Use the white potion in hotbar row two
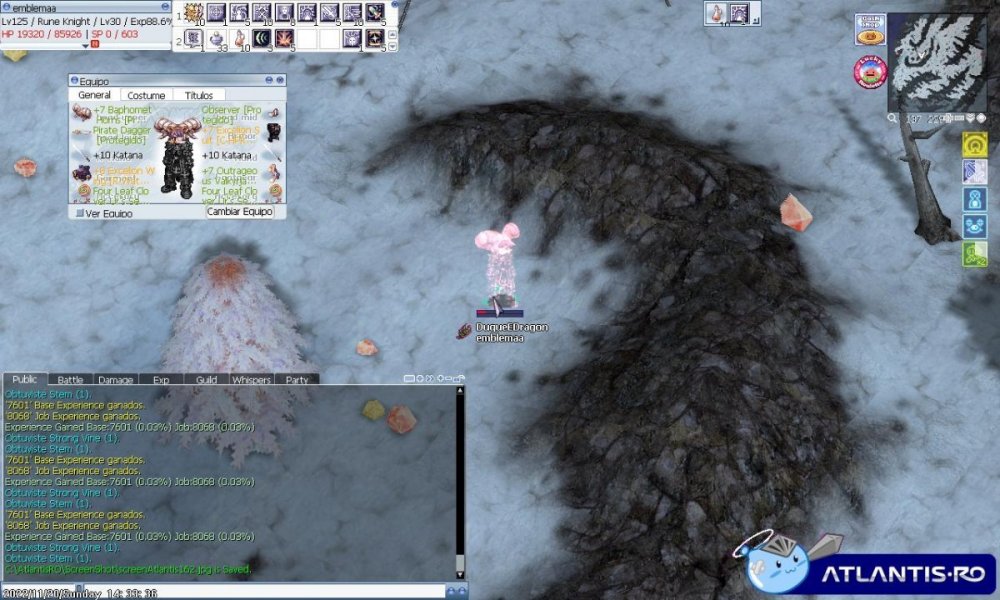 click(x=216, y=39)
